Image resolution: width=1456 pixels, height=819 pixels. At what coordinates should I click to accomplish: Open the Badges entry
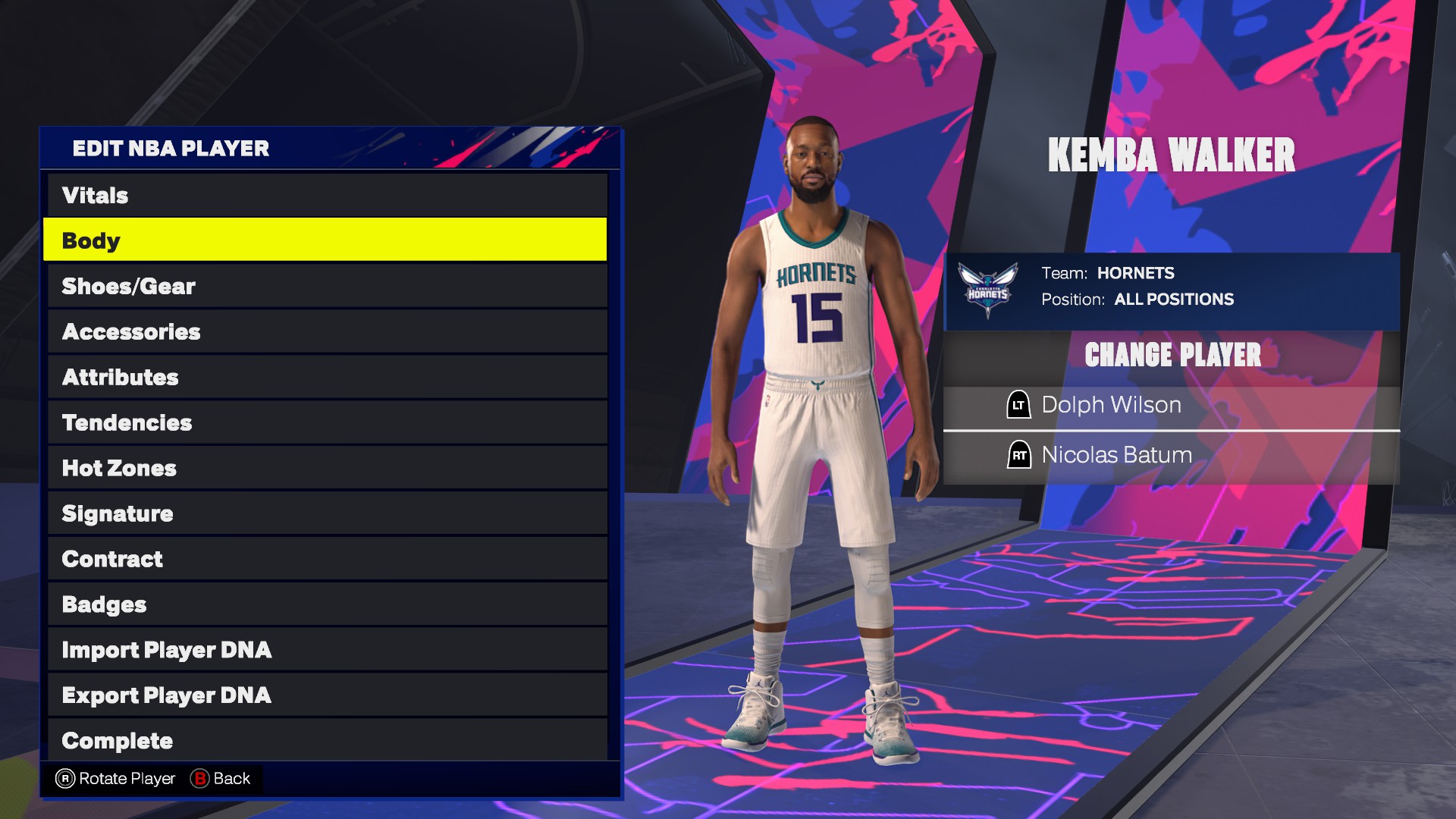326,604
